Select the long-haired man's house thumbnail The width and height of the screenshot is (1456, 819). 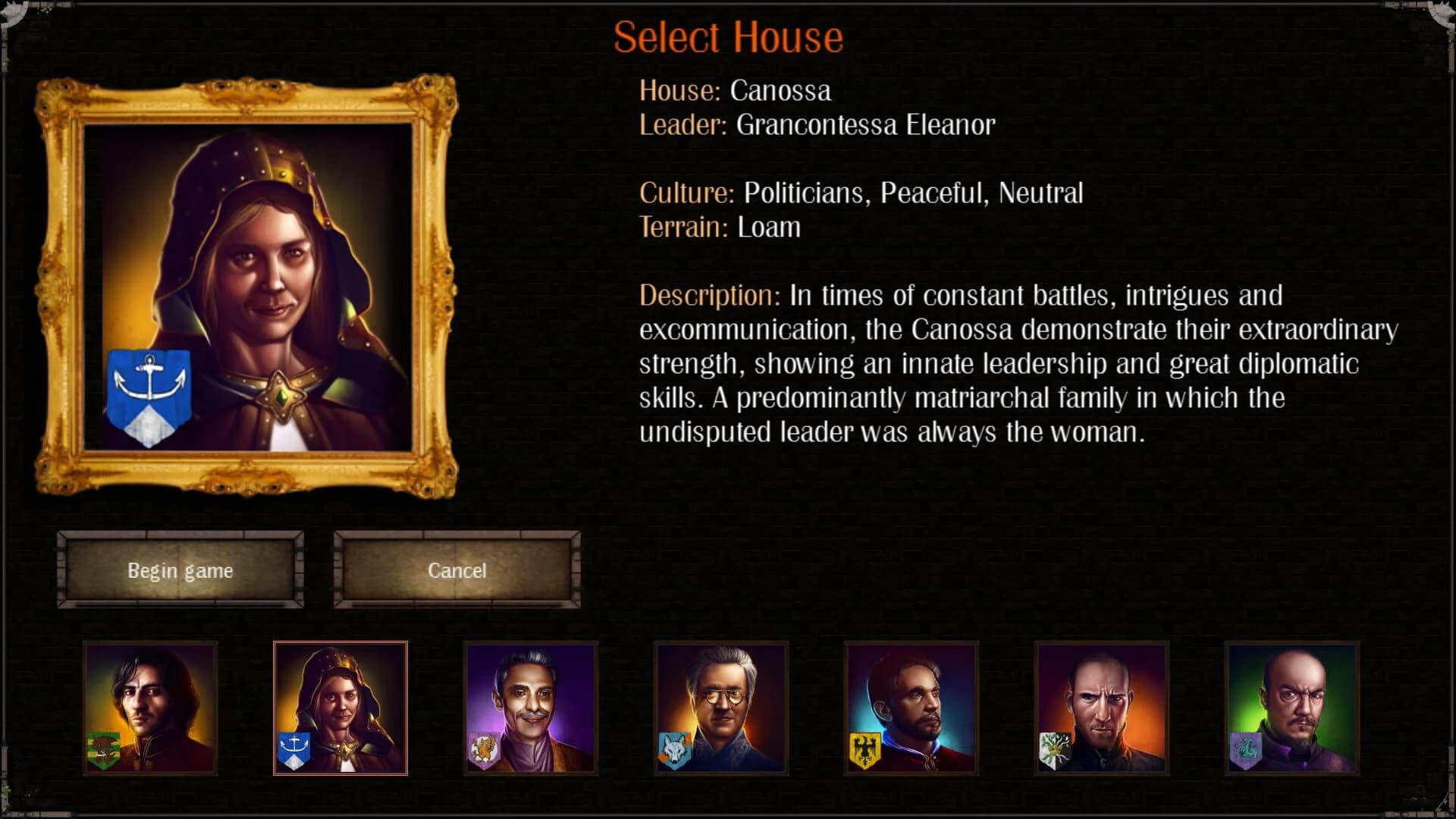(149, 708)
